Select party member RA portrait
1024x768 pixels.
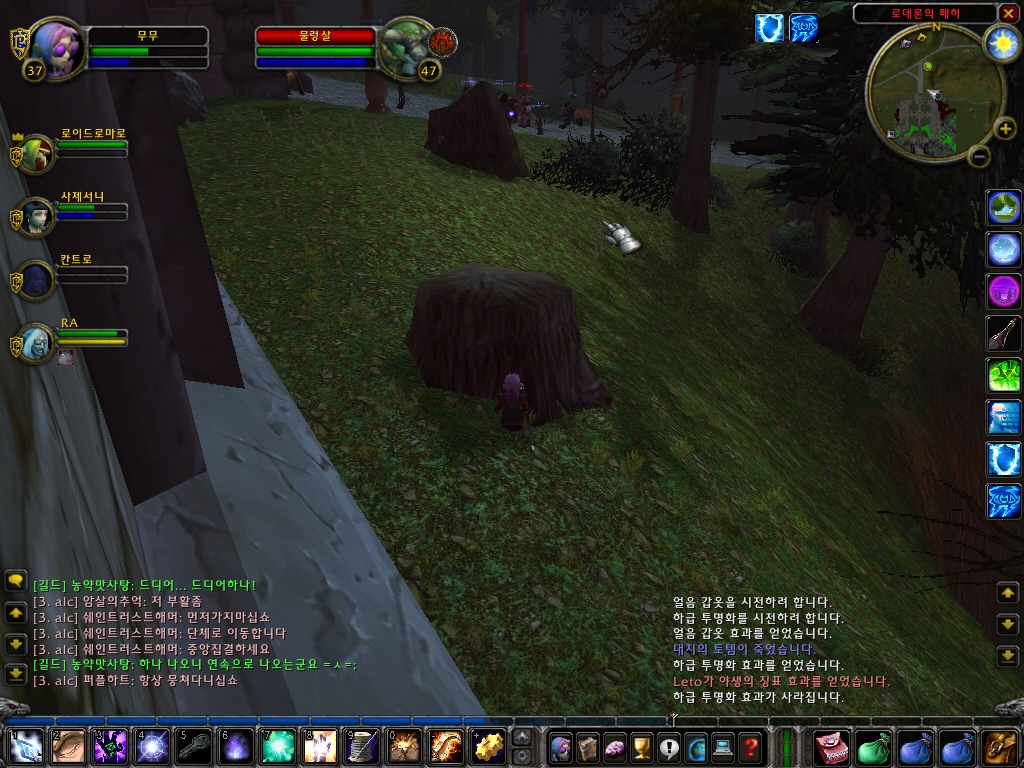36,342
